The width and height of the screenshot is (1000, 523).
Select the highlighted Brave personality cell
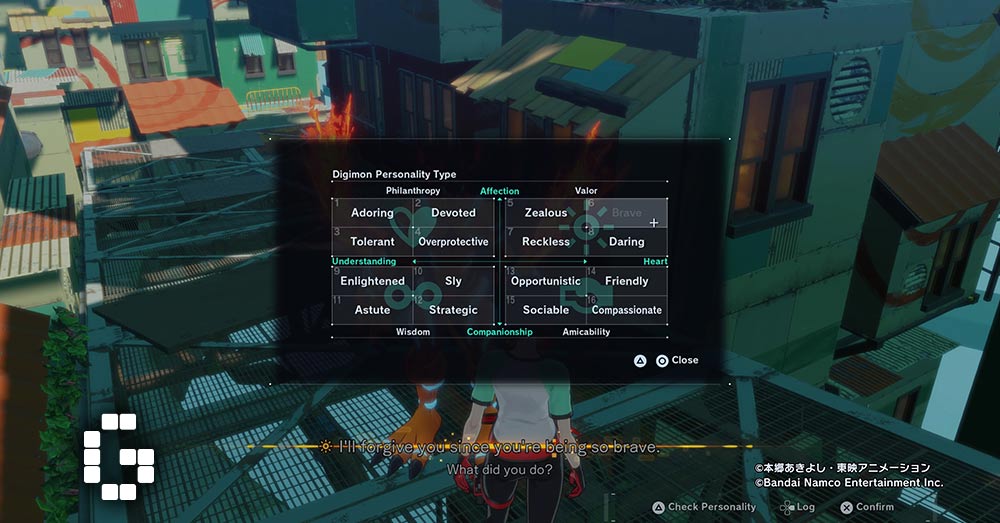(x=627, y=213)
